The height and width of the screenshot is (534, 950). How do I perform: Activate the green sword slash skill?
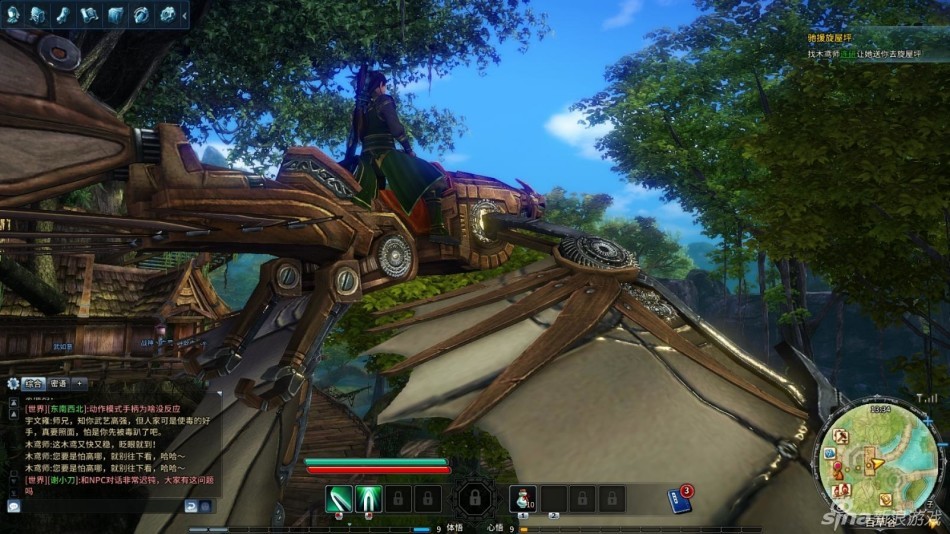tap(340, 497)
